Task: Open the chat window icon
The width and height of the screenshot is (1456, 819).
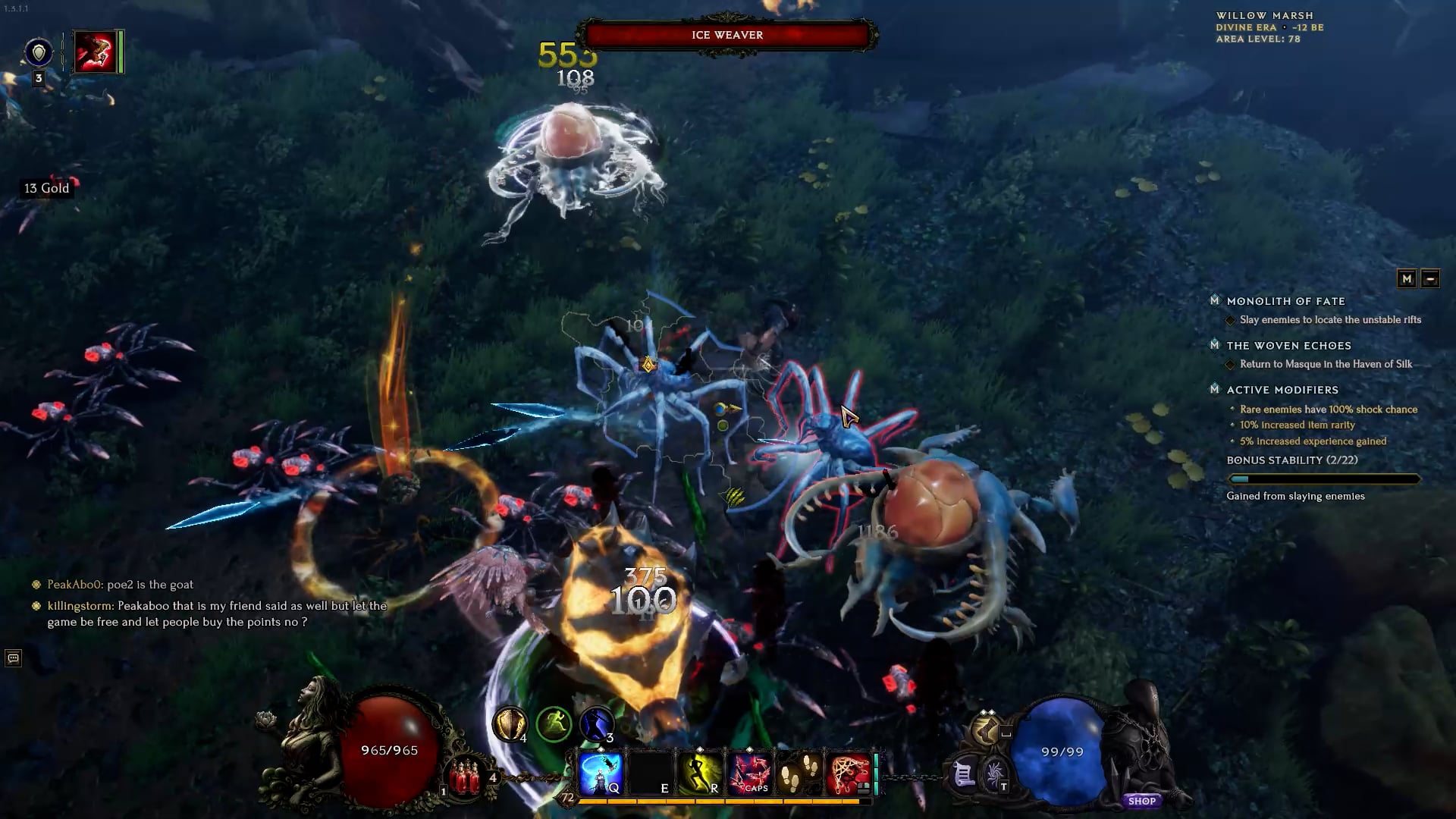Action: pyautogui.click(x=13, y=658)
